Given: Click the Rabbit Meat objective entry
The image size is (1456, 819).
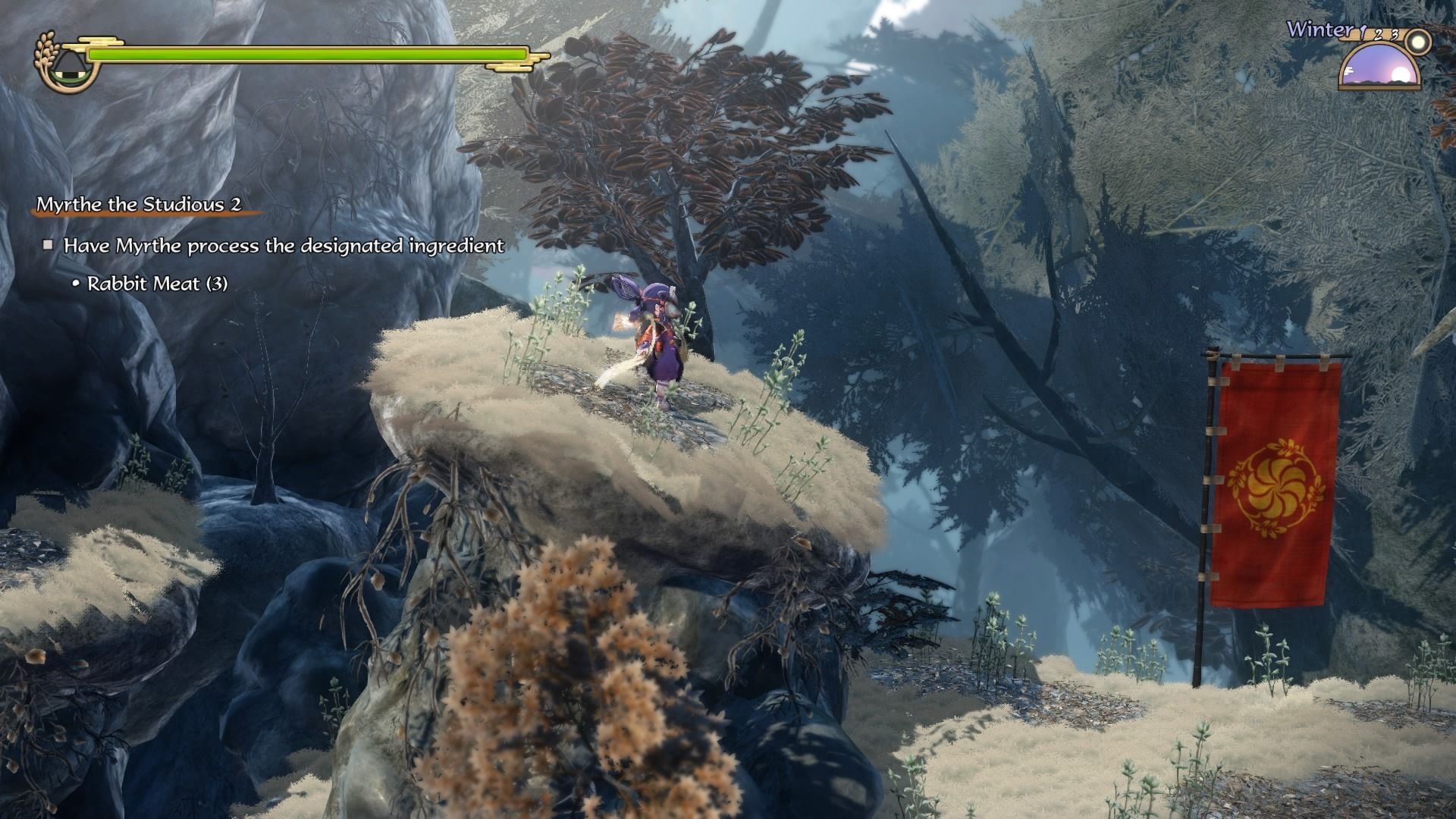Looking at the screenshot, I should point(157,284).
